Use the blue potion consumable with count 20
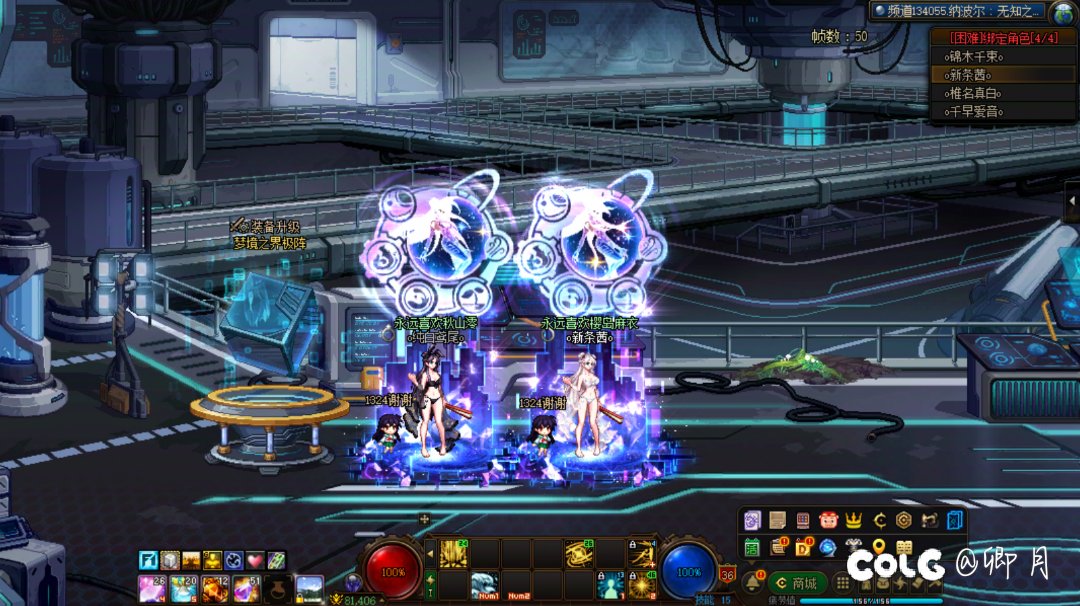The width and height of the screenshot is (1080, 606). 185,588
